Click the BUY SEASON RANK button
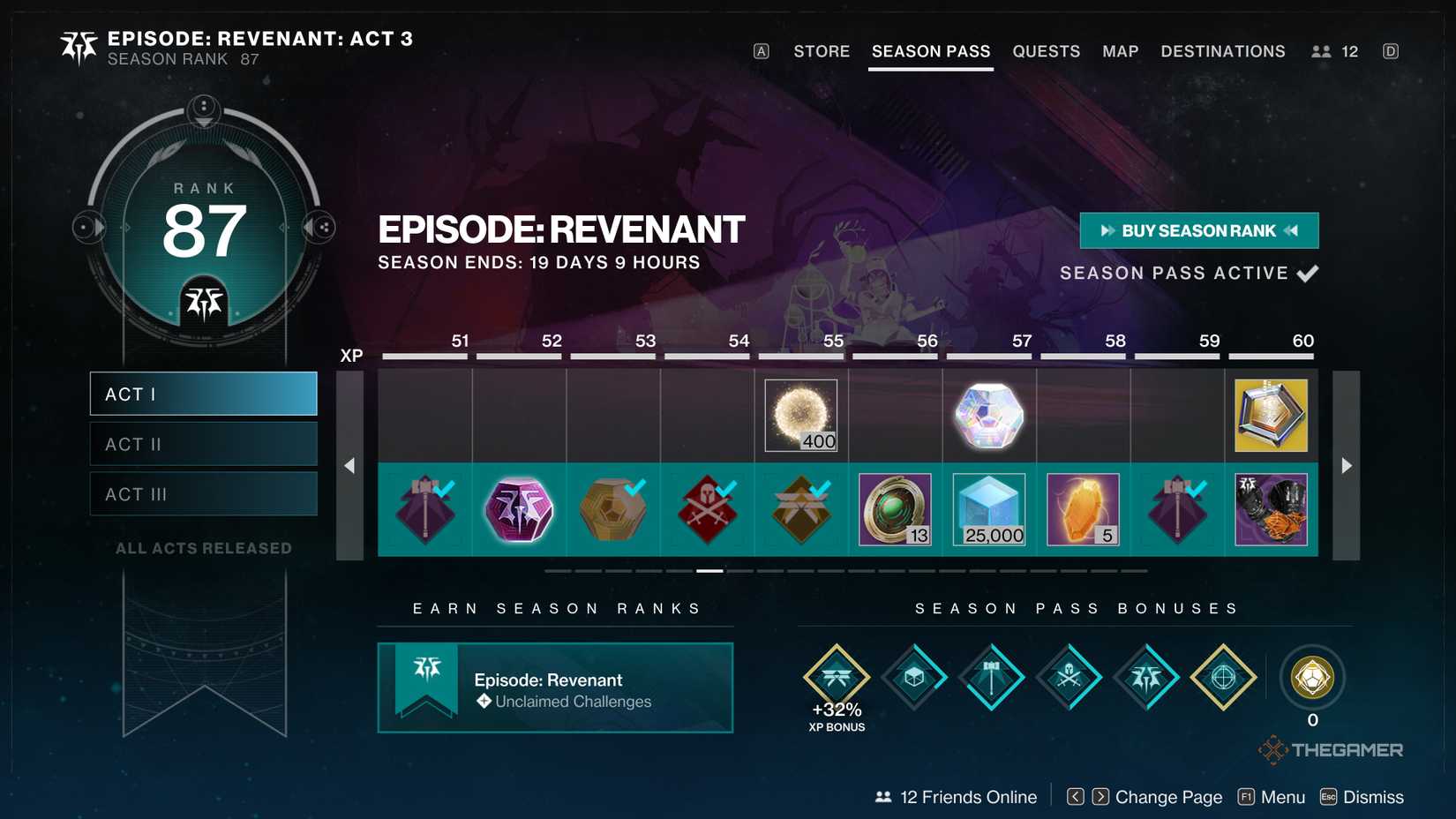Screen dimensions: 1456x819 (x=1199, y=230)
